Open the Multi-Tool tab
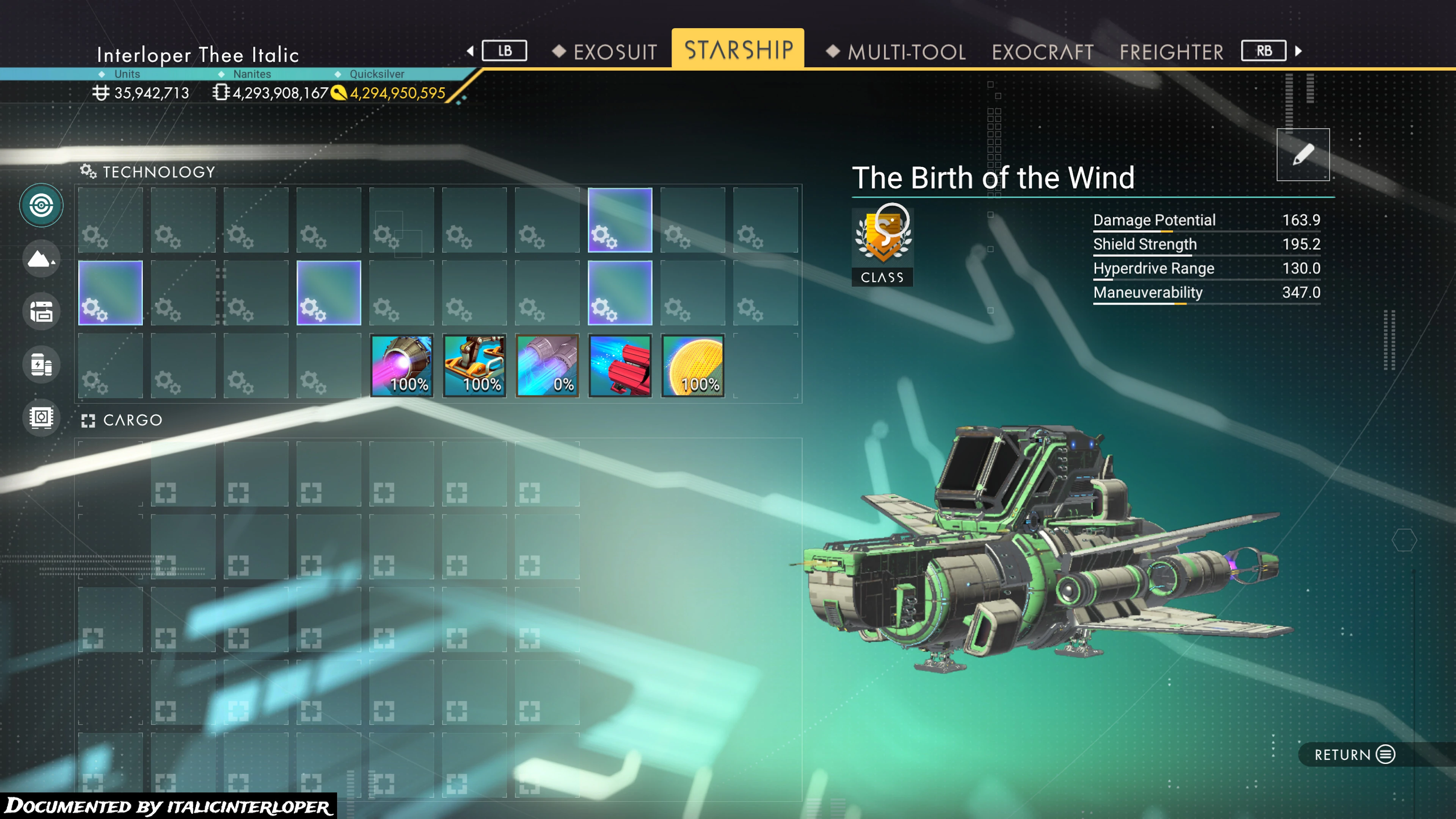This screenshot has width=1456, height=819. coord(906,52)
